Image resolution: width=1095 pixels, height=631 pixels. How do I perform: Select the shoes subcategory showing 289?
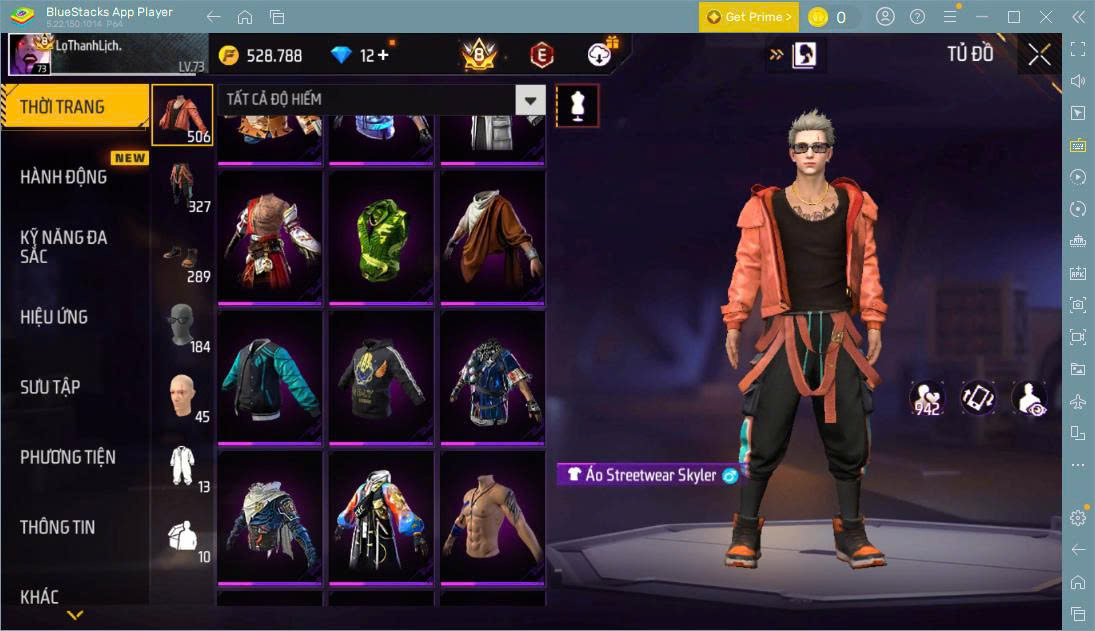[x=182, y=256]
